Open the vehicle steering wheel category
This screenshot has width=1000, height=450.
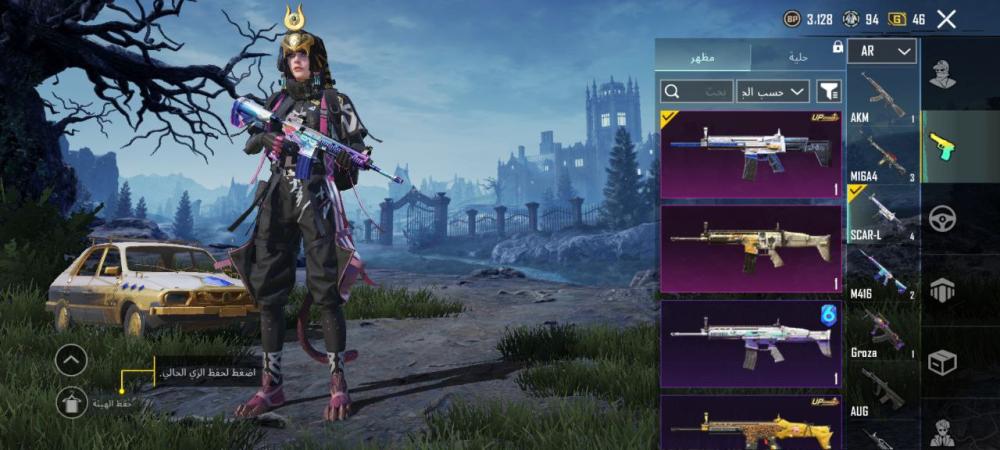click(942, 218)
